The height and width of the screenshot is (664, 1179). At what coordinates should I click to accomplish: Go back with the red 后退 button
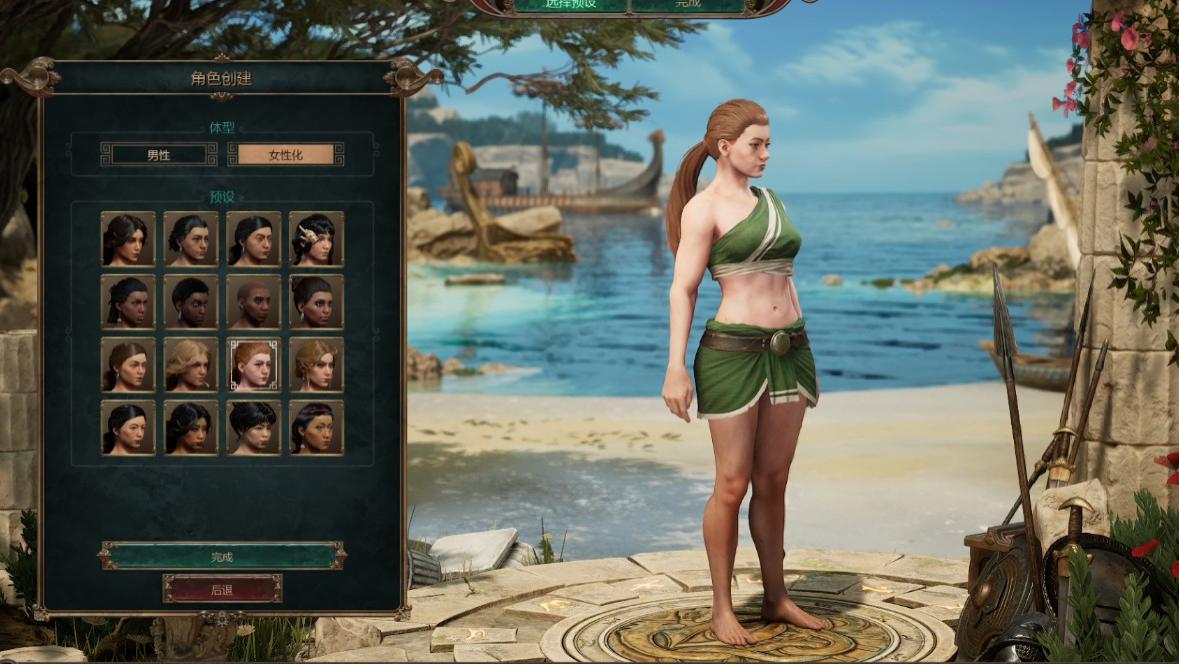(222, 589)
